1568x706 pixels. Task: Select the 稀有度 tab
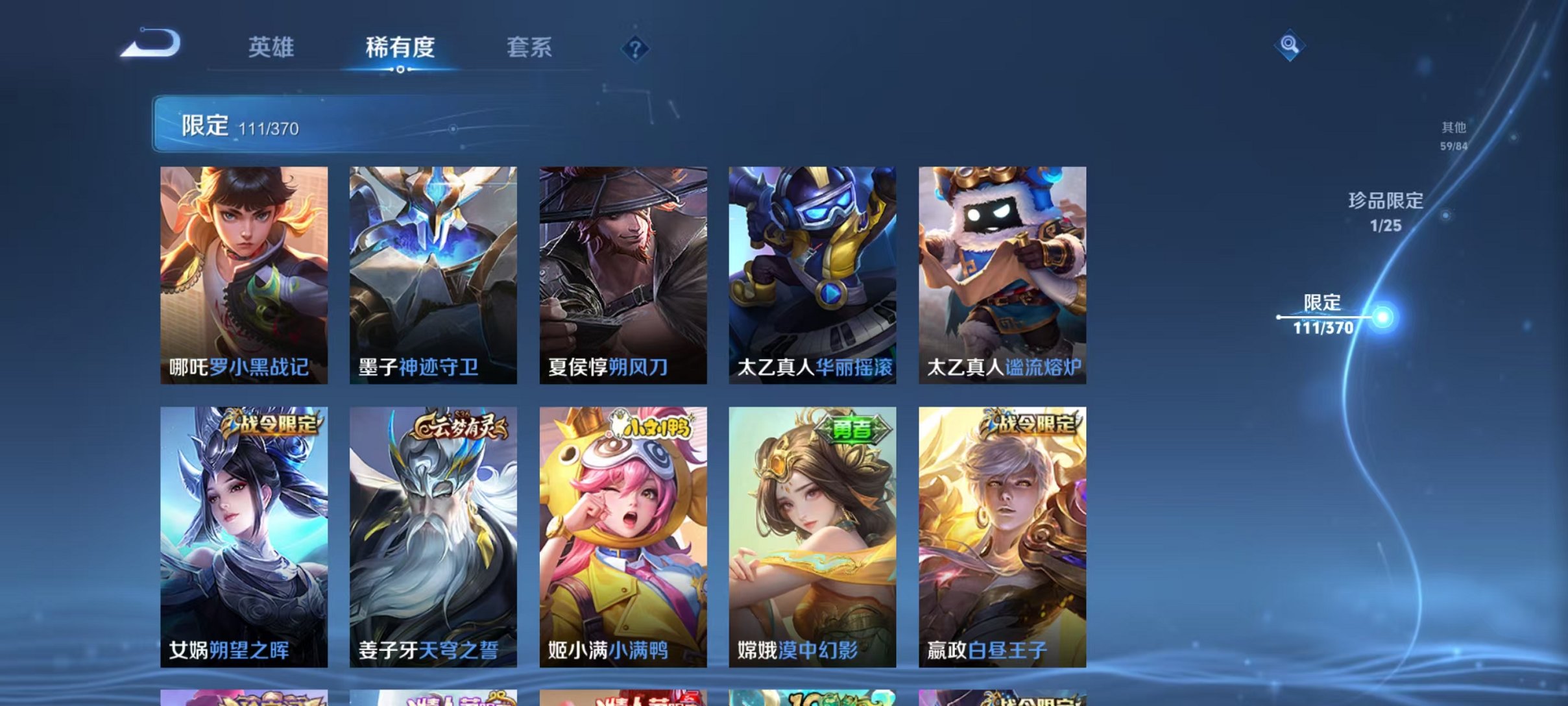click(400, 48)
